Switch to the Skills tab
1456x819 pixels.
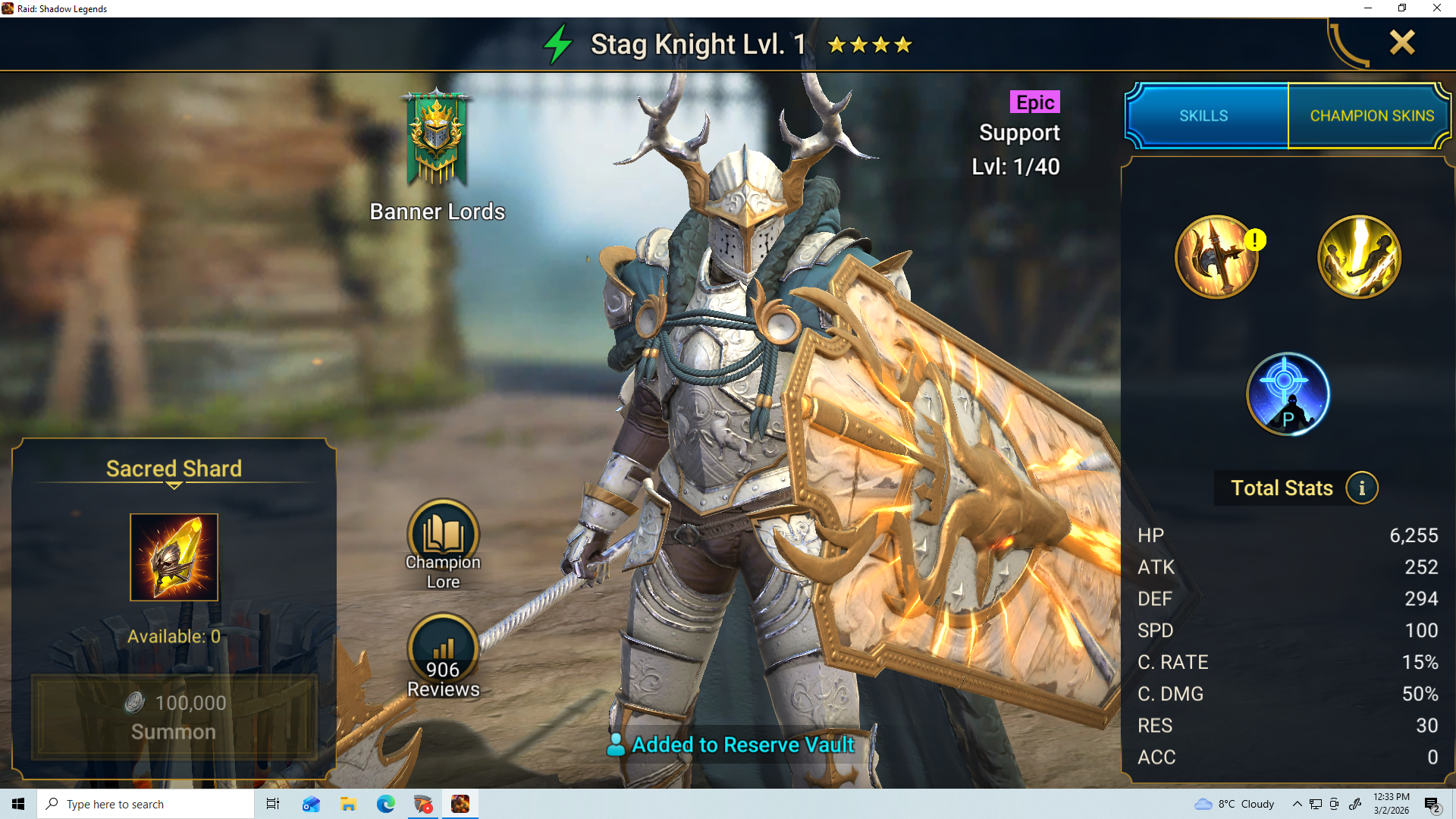(1203, 116)
